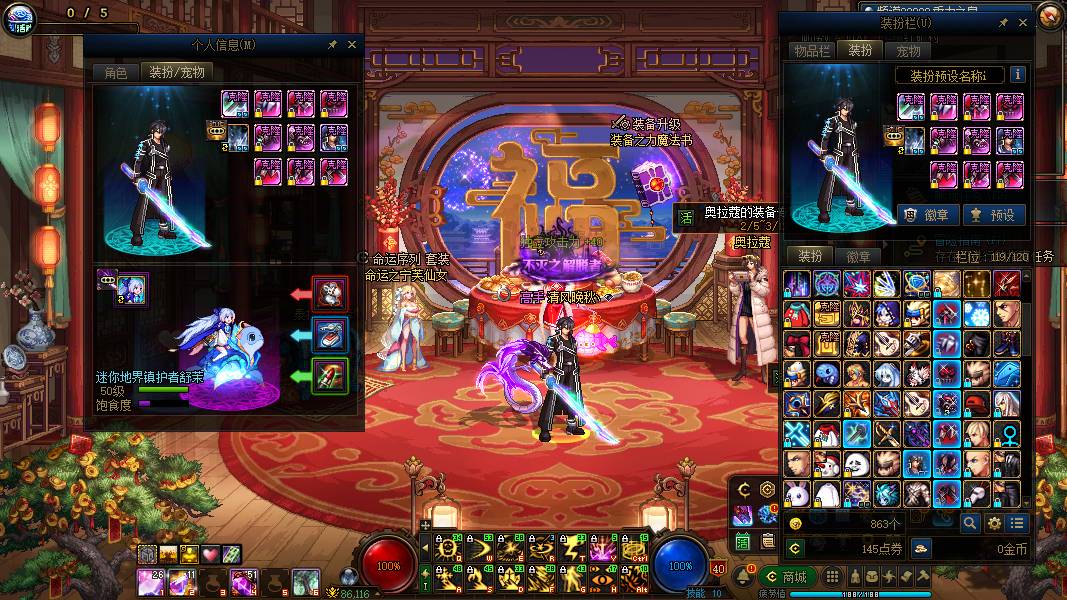Click the 徽章 emblem button beside 预设
The width and height of the screenshot is (1067, 600).
[927, 214]
